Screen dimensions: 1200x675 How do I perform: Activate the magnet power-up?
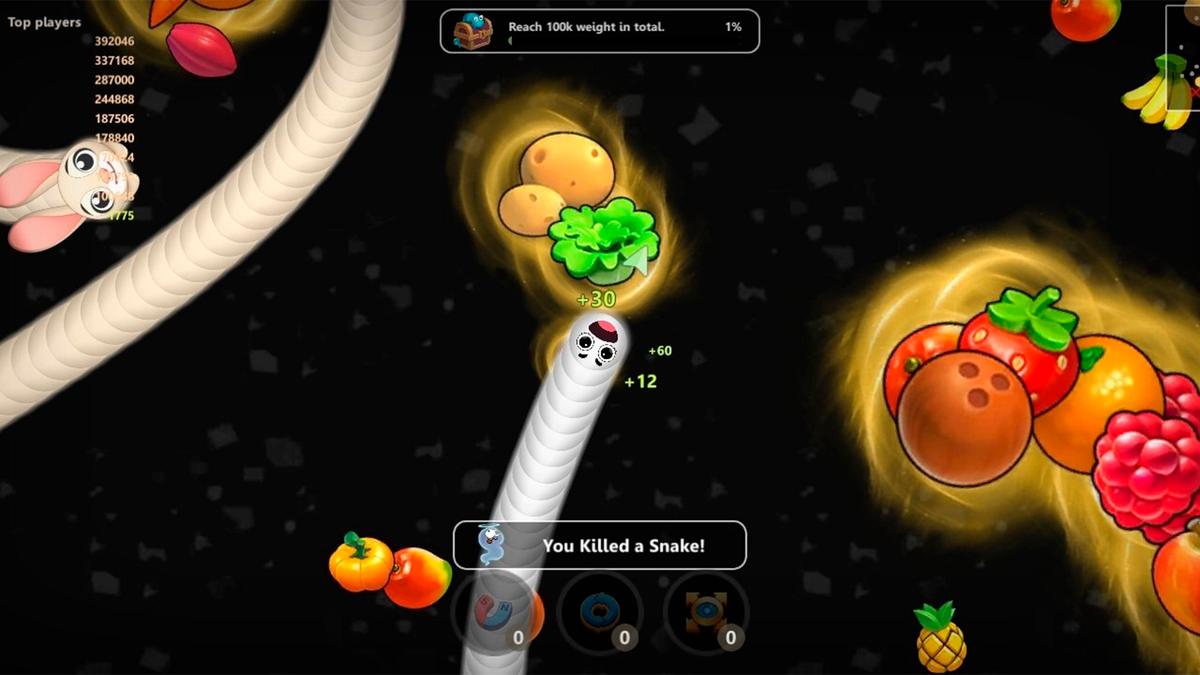coord(494,613)
